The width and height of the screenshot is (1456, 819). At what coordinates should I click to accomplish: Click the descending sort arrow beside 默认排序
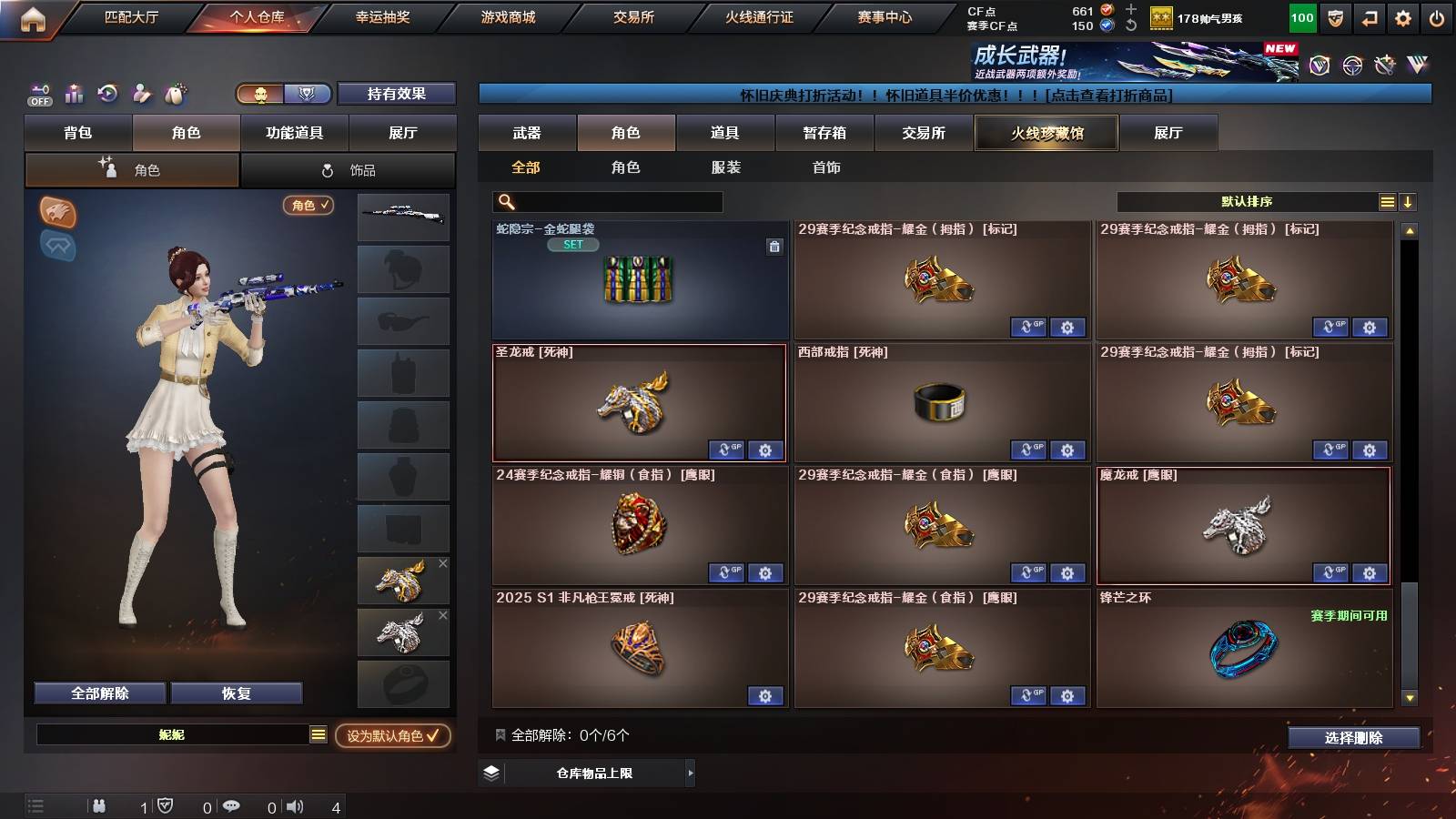(1407, 201)
